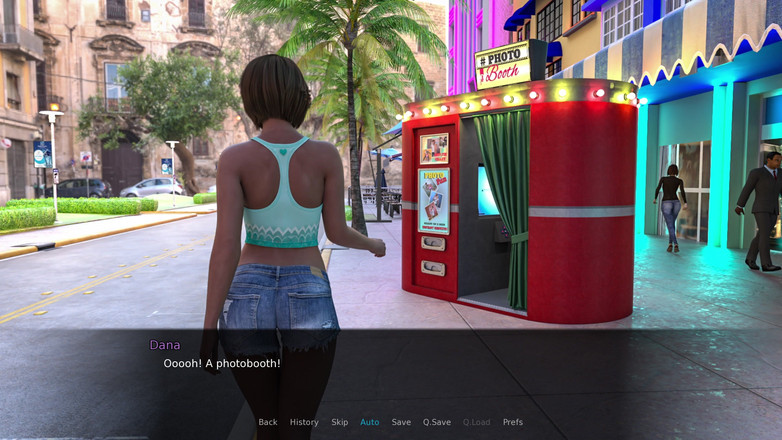
Task: Quick save with Q.Save
Action: pos(437,422)
